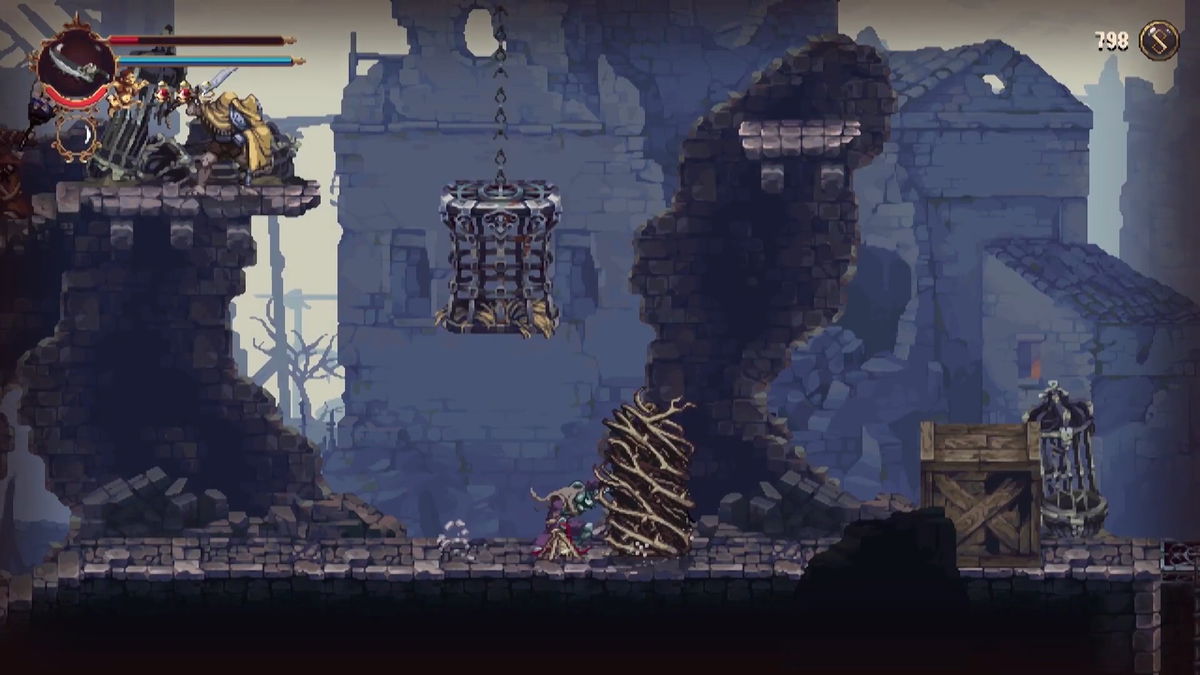Select the curved blade weapon portrait
Viewport: 1200px width, 675px height.
coord(76,64)
